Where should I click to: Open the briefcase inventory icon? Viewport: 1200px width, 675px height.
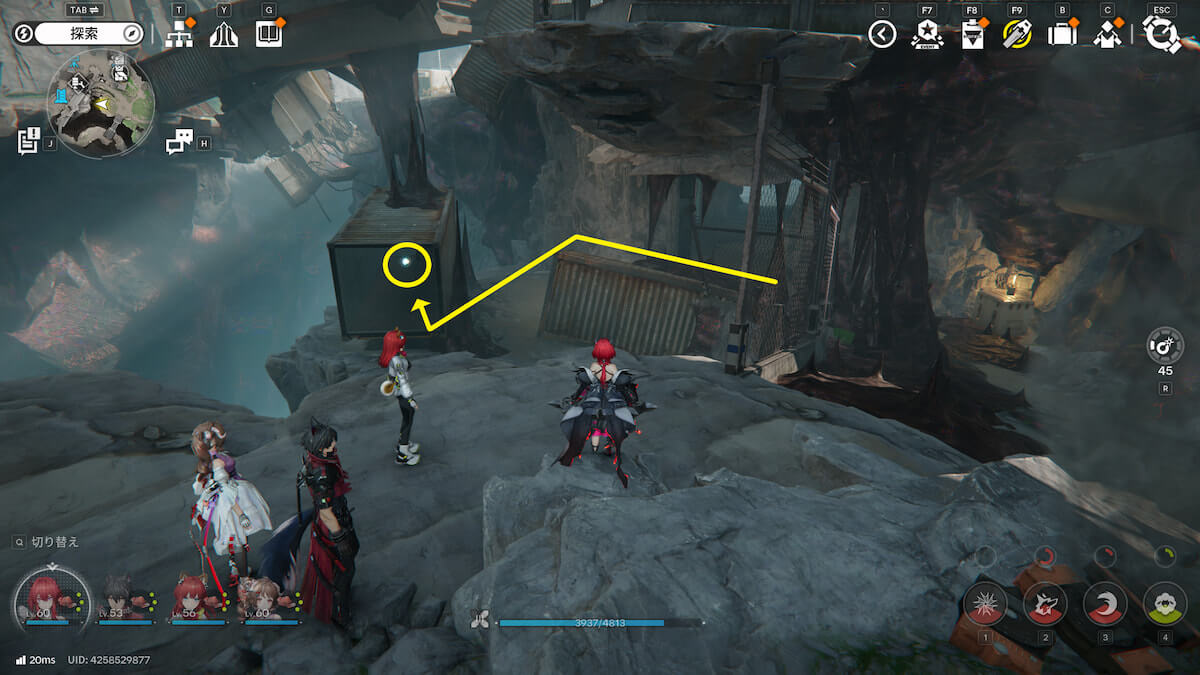click(x=1061, y=36)
